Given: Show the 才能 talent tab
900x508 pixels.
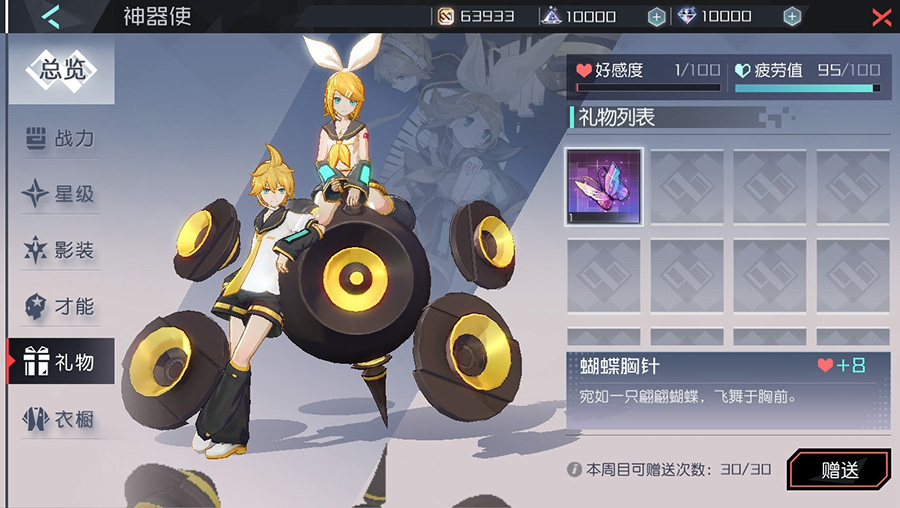Looking at the screenshot, I should point(62,306).
